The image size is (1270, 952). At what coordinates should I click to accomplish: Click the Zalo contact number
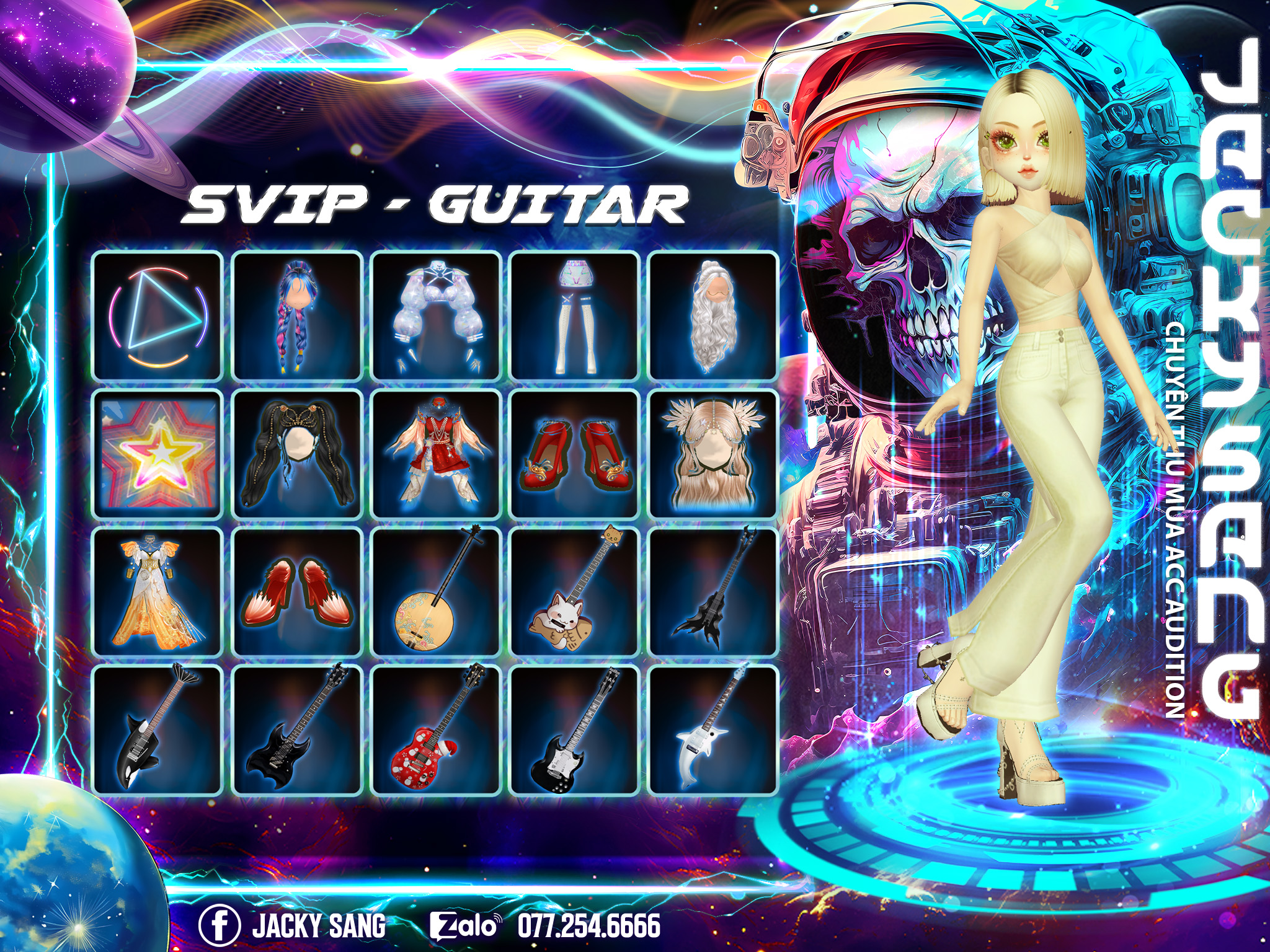(x=589, y=925)
